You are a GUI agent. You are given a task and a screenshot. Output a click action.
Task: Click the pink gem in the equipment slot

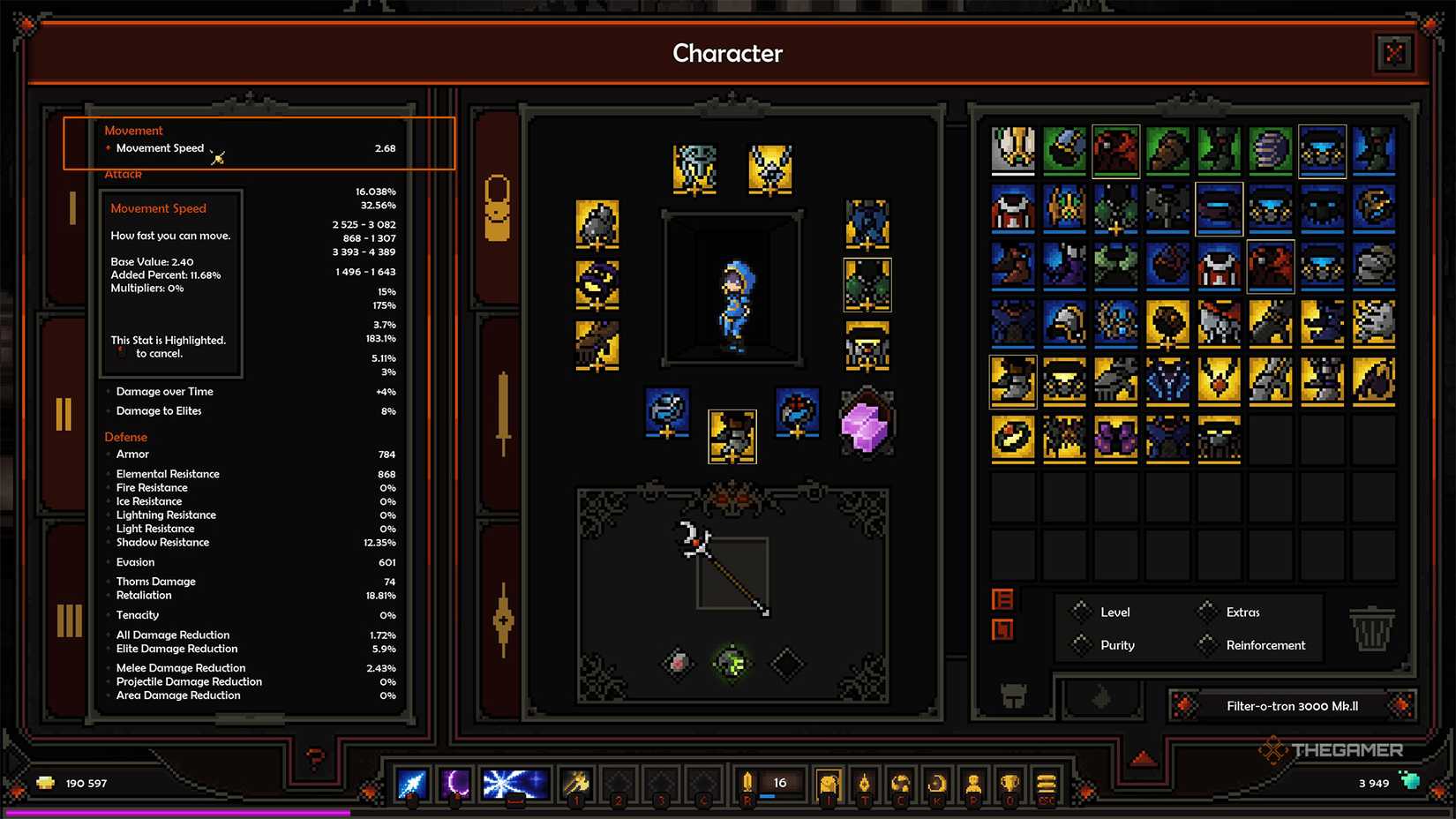[867, 422]
